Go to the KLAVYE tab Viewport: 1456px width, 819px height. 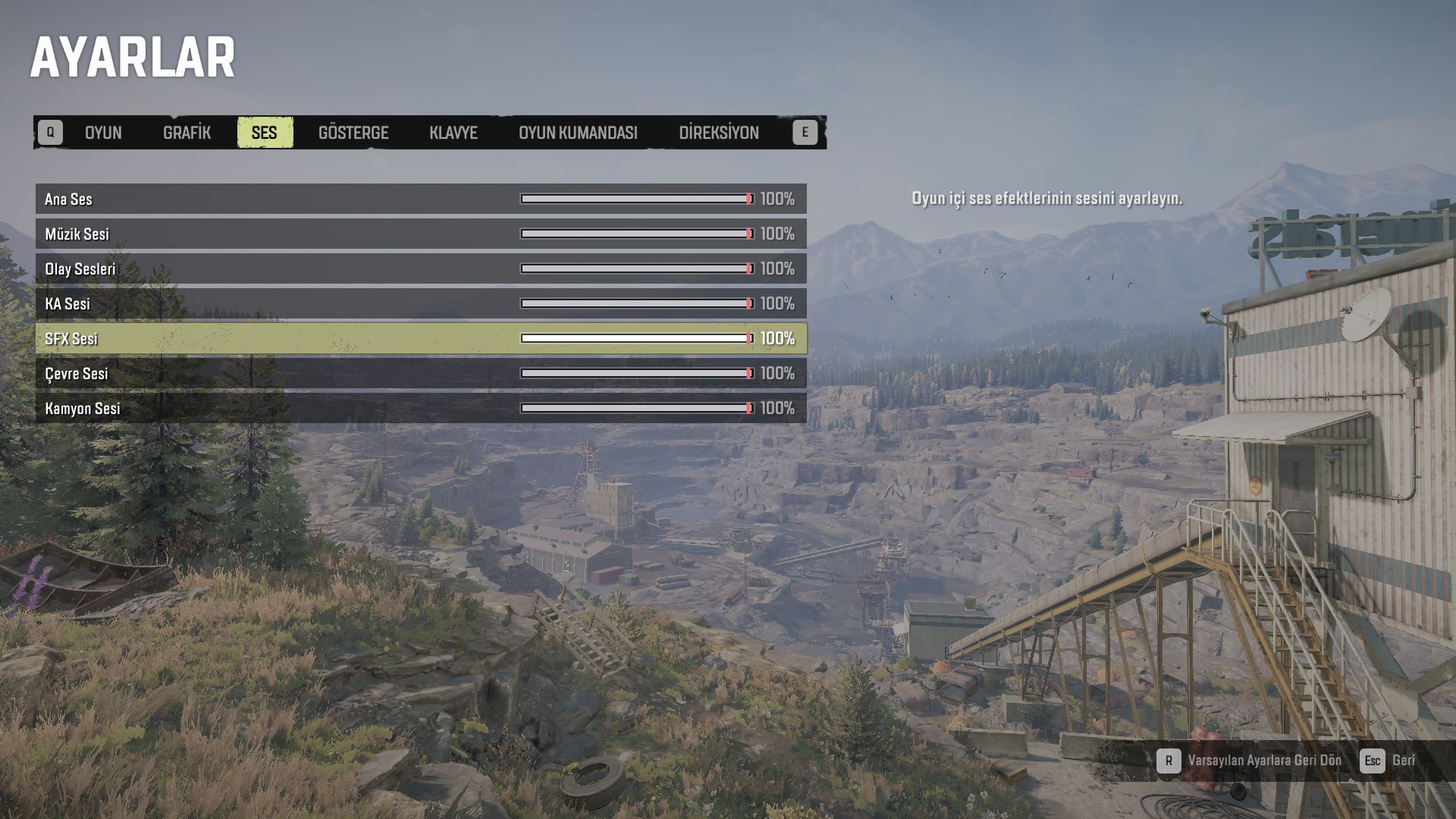pos(453,133)
